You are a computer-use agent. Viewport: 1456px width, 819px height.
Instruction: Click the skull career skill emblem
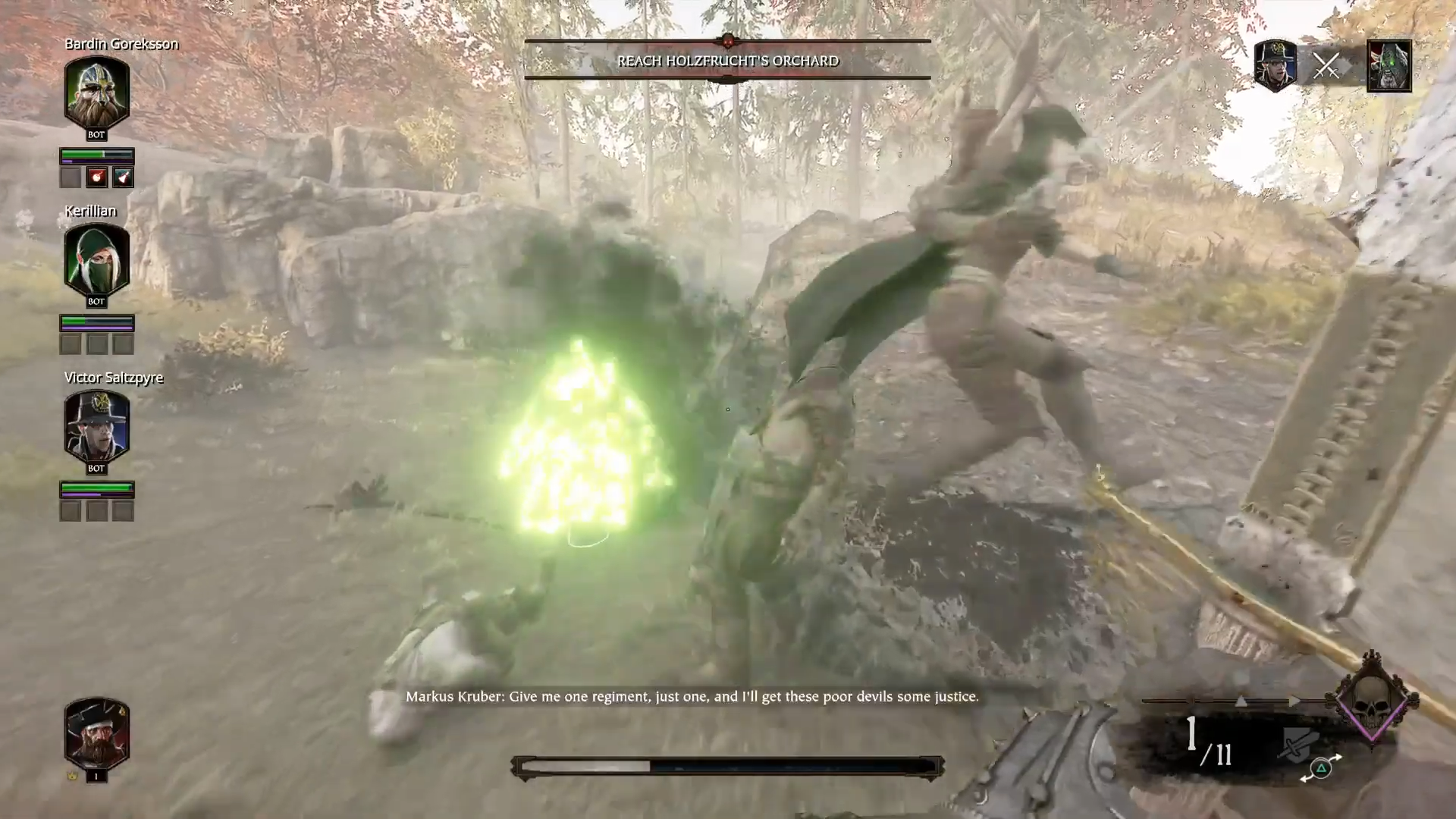click(1372, 698)
